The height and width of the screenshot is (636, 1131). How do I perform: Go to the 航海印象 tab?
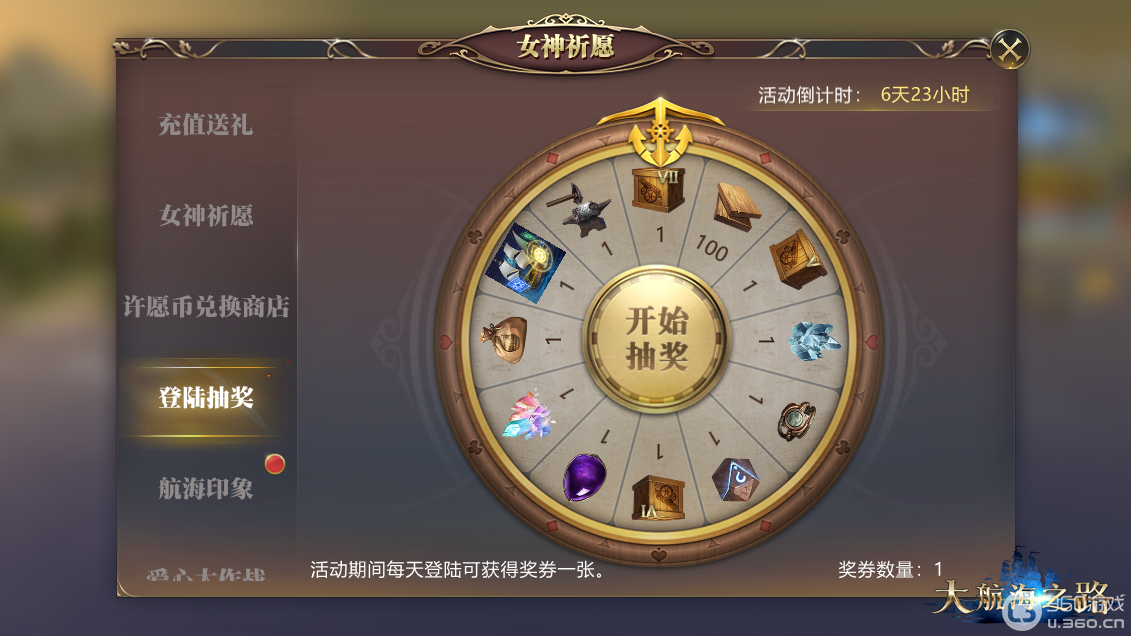(206, 488)
